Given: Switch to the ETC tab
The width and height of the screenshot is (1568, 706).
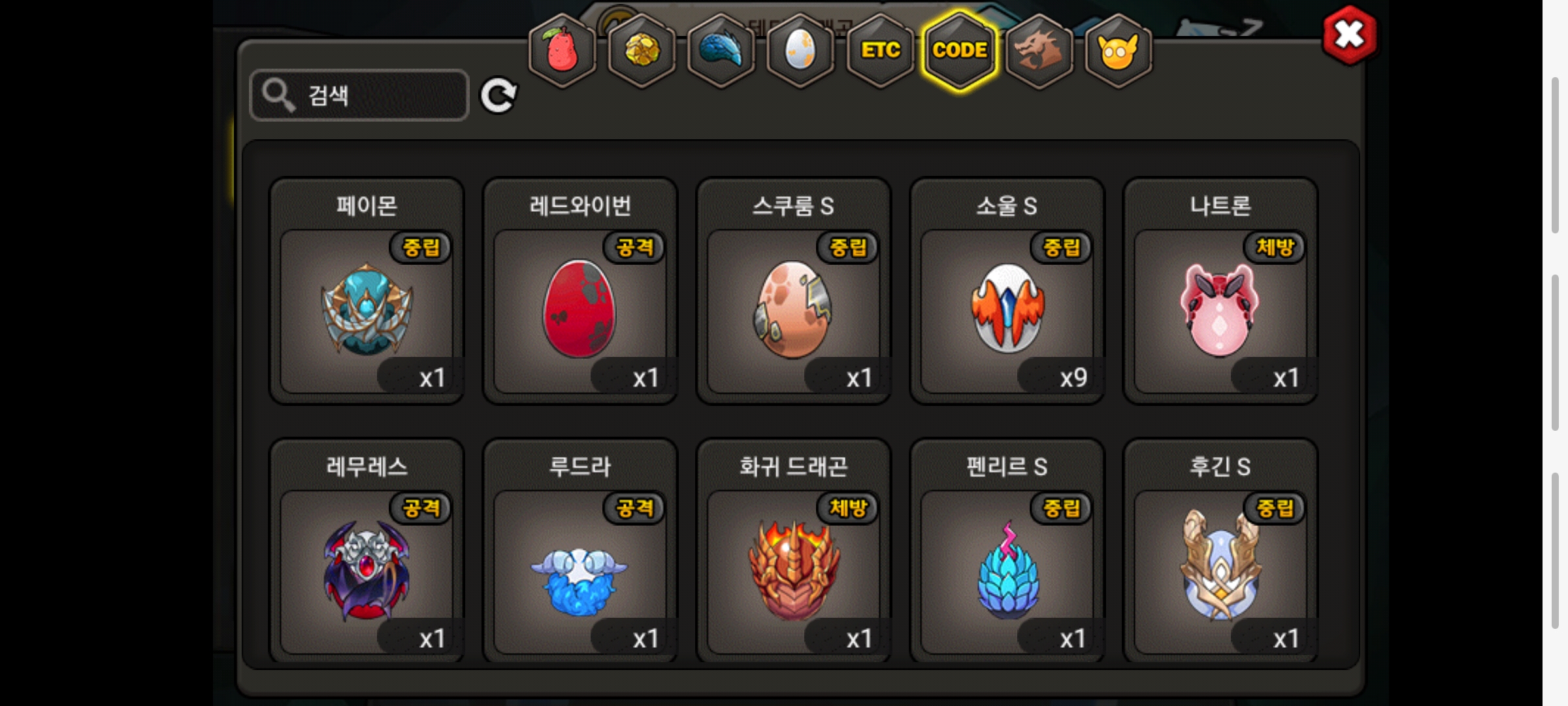Looking at the screenshot, I should click(880, 50).
